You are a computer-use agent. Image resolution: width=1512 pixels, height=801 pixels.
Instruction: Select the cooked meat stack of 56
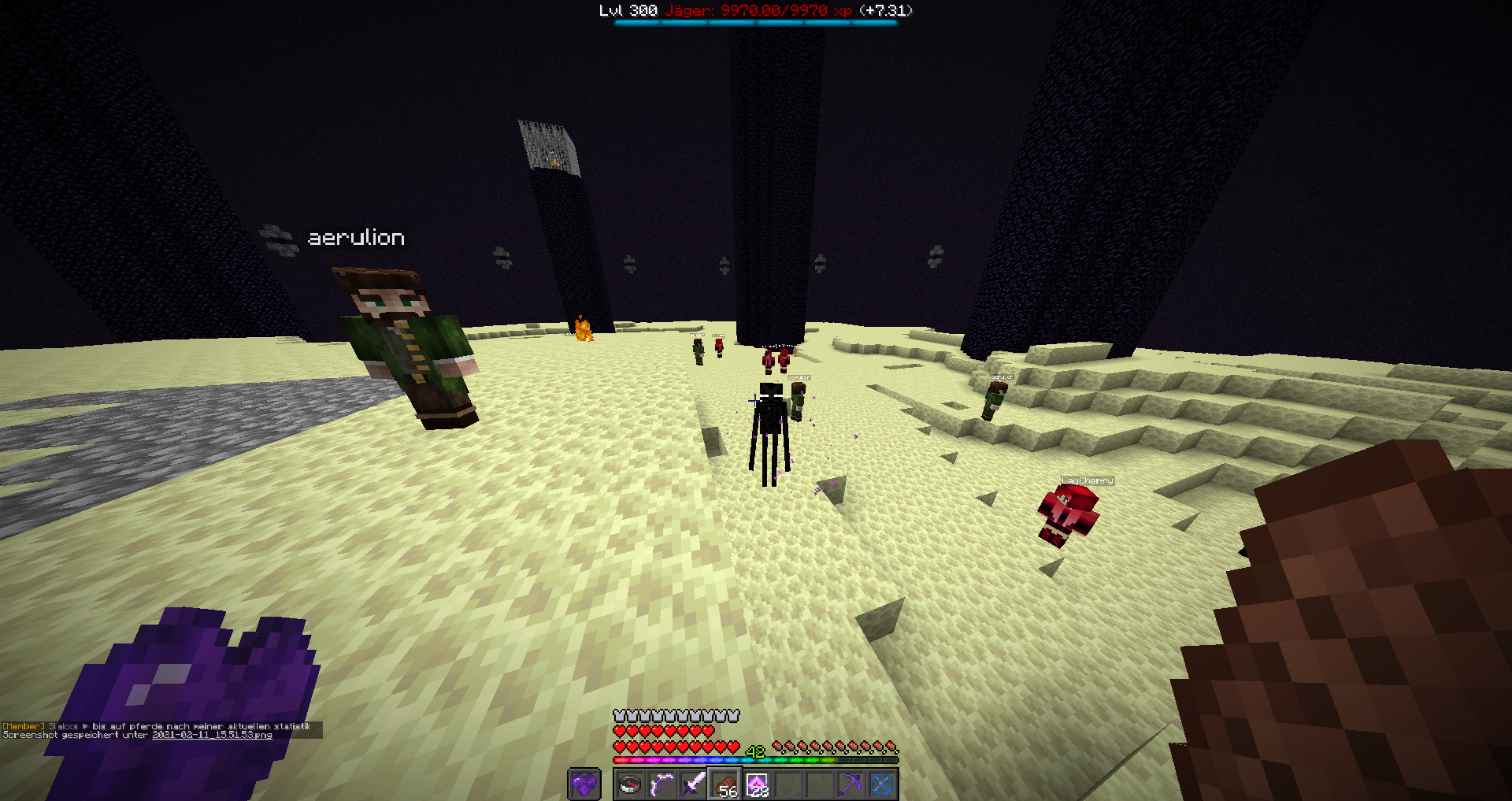coord(724,784)
